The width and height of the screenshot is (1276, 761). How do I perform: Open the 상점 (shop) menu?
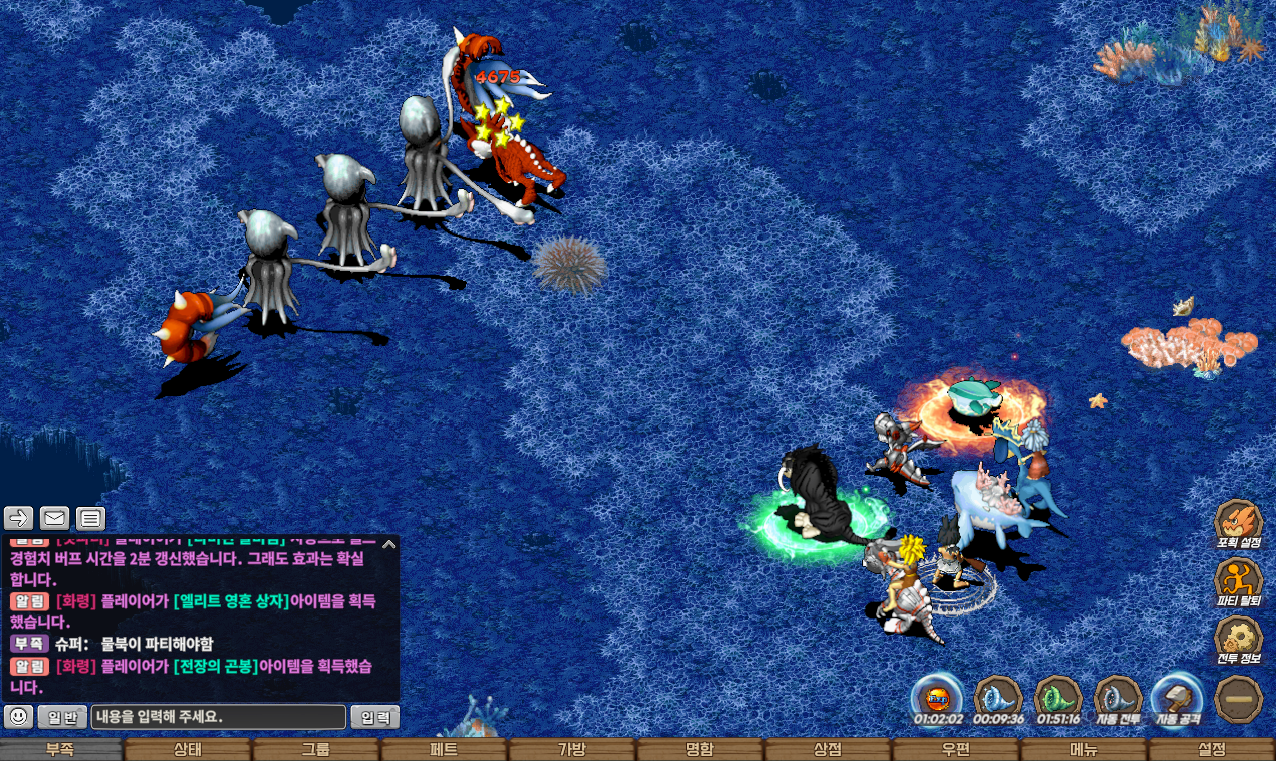coord(828,750)
